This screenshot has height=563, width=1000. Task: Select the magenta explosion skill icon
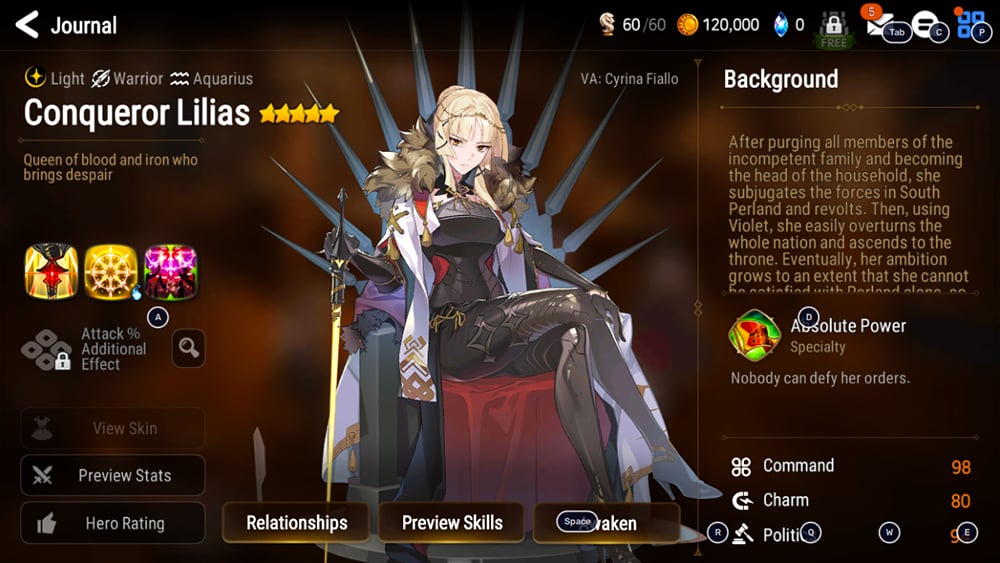coord(170,271)
